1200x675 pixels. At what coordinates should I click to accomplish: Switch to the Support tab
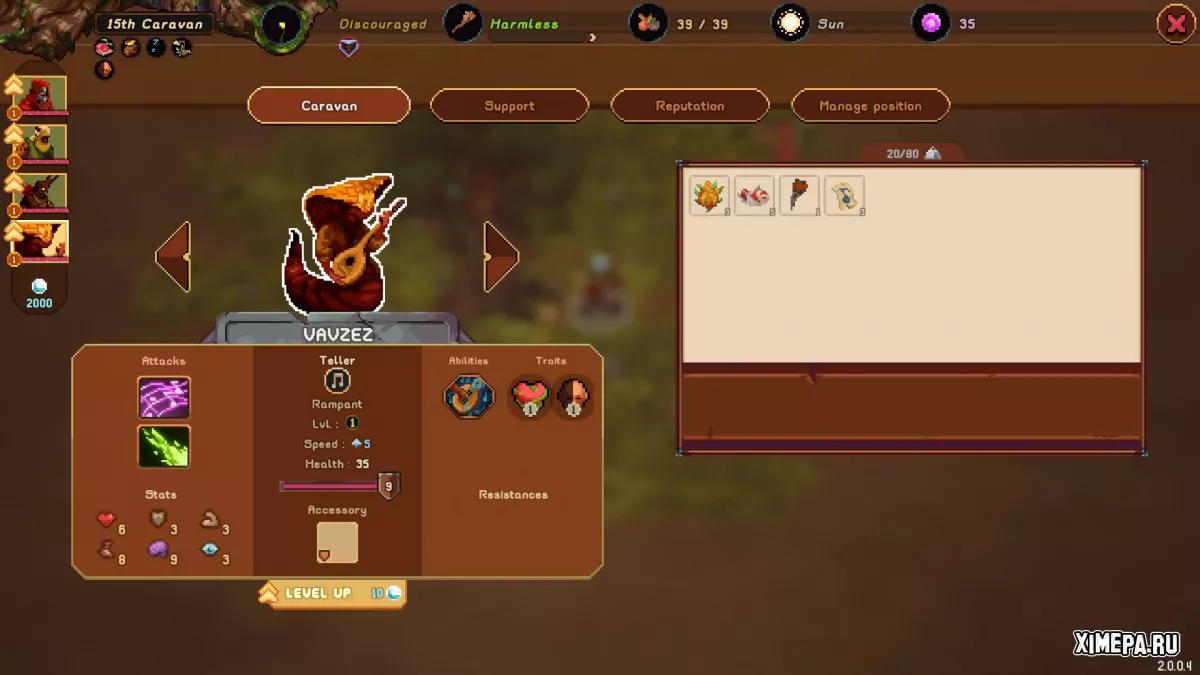click(x=509, y=106)
